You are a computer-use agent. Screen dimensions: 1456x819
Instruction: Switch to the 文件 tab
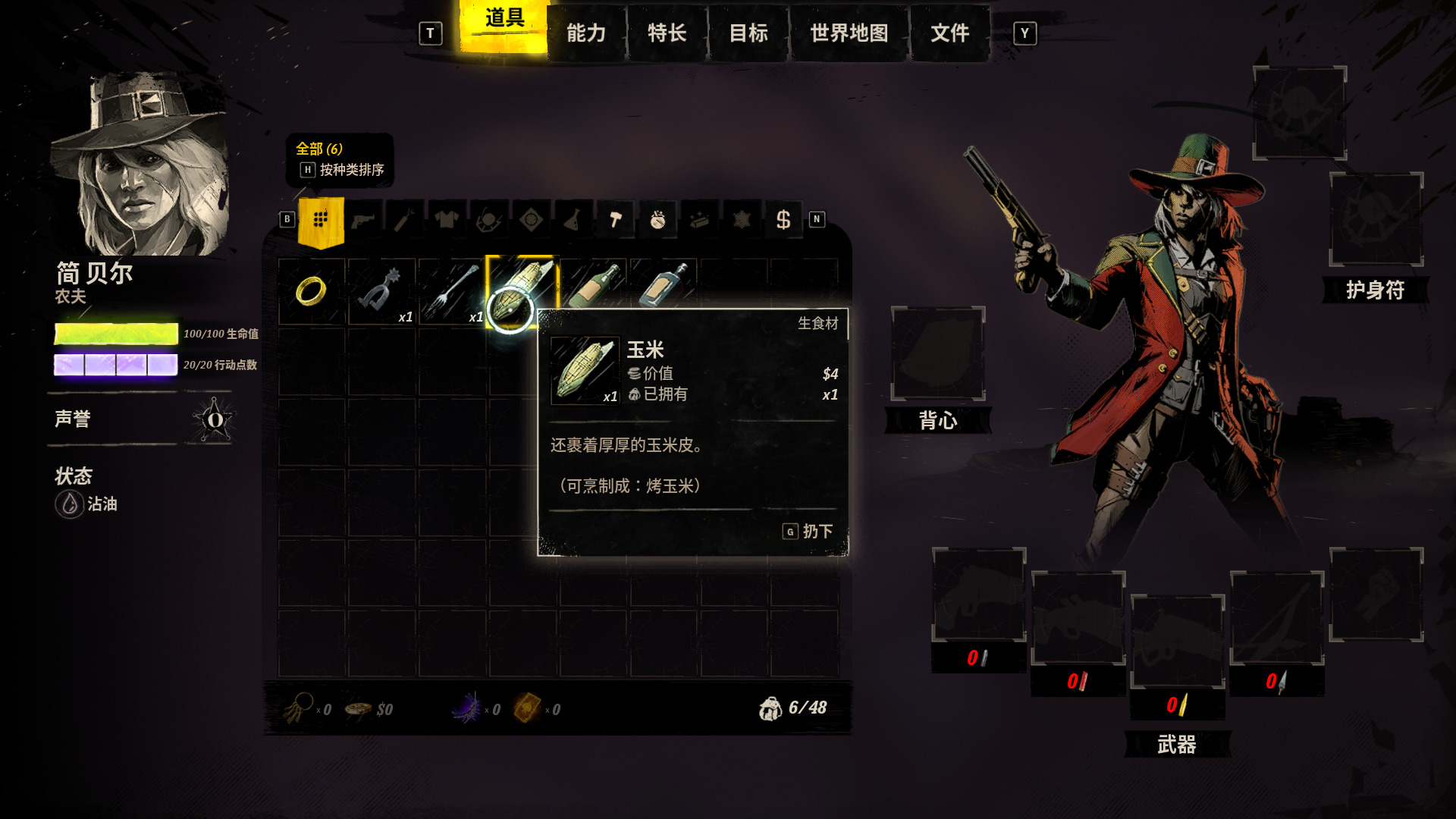pyautogui.click(x=949, y=33)
